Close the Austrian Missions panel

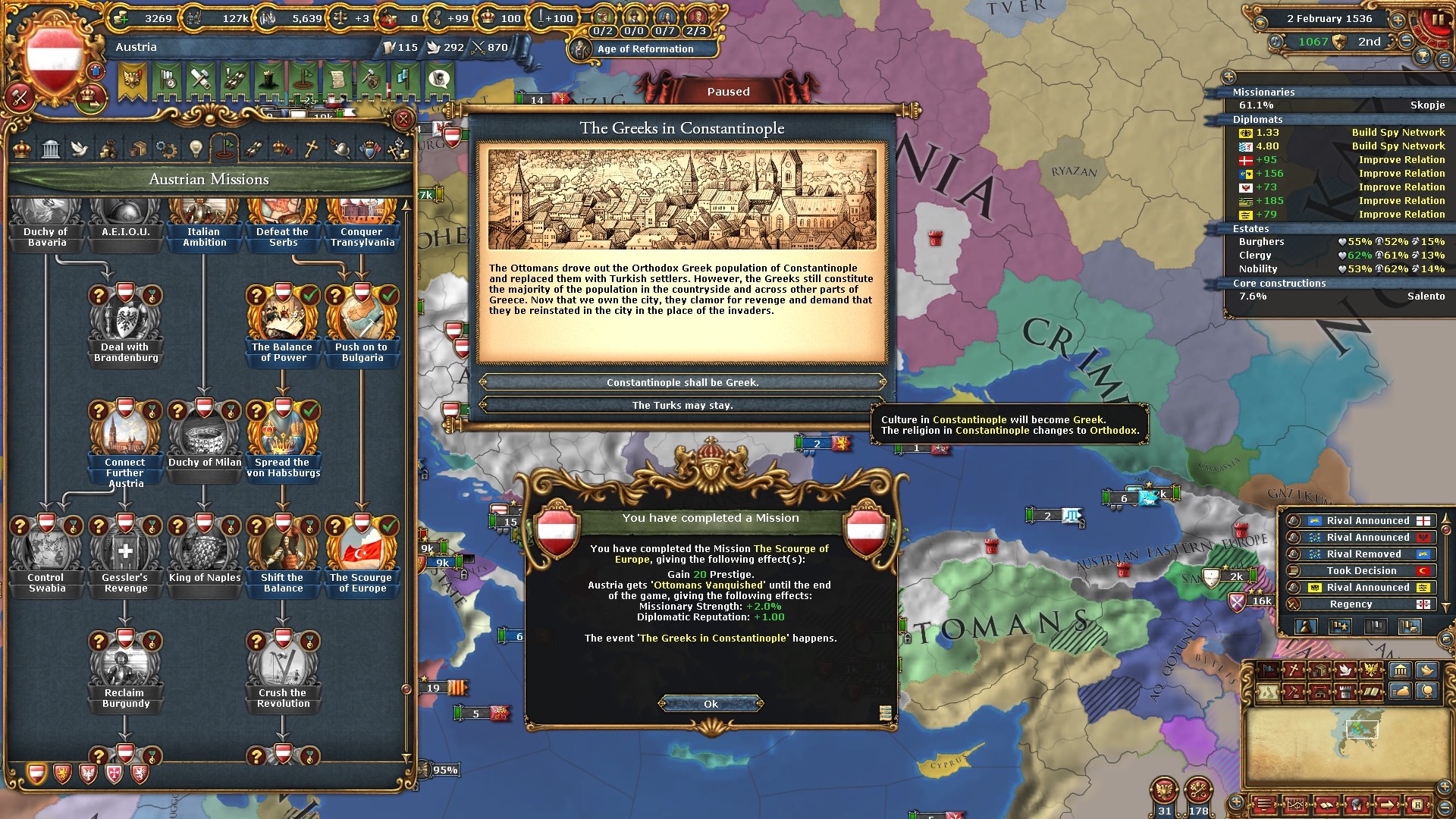click(x=403, y=119)
